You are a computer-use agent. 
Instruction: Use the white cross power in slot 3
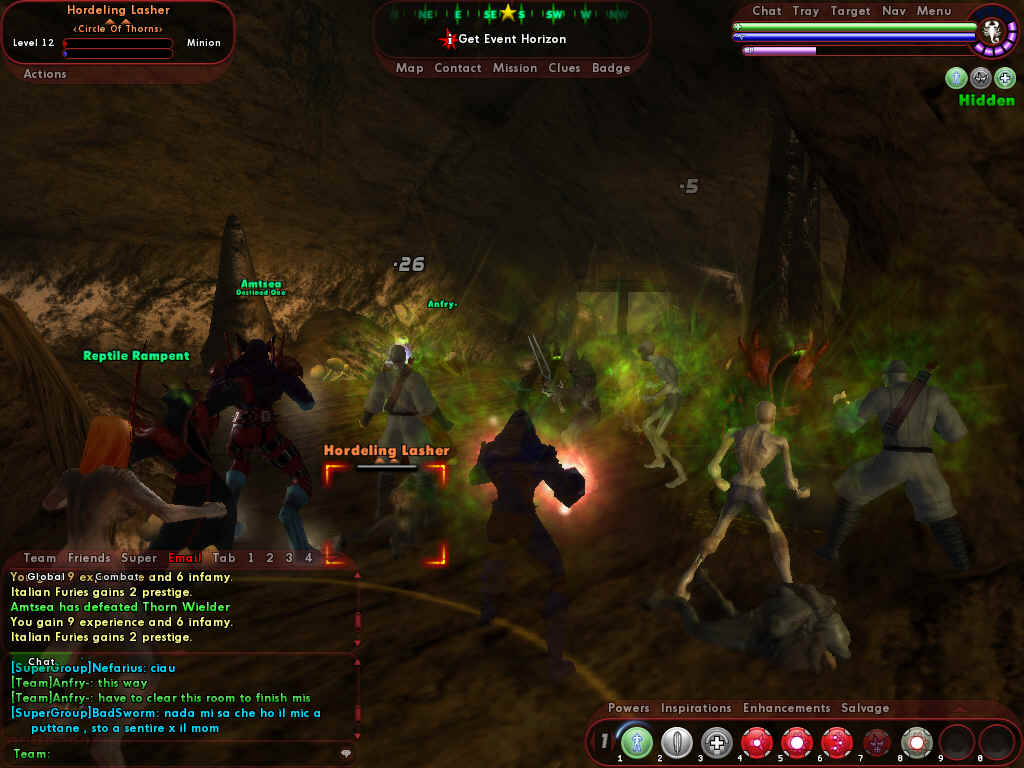click(717, 742)
